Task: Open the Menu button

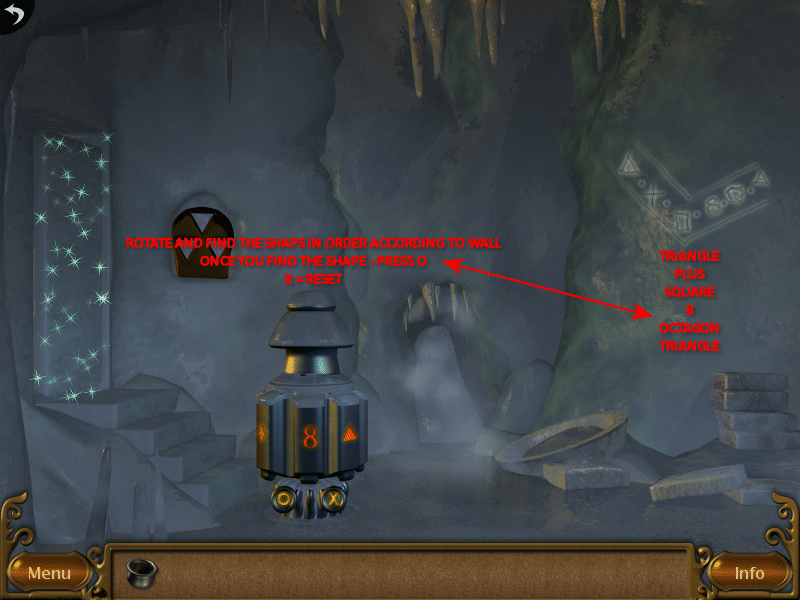Action: click(49, 573)
